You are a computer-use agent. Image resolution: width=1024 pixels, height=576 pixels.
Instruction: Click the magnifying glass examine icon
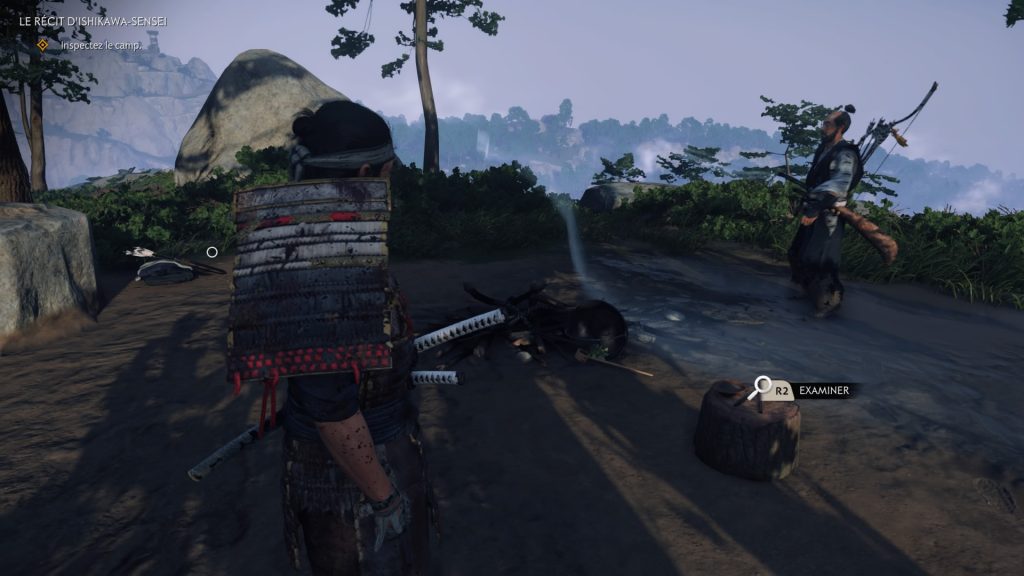click(763, 384)
